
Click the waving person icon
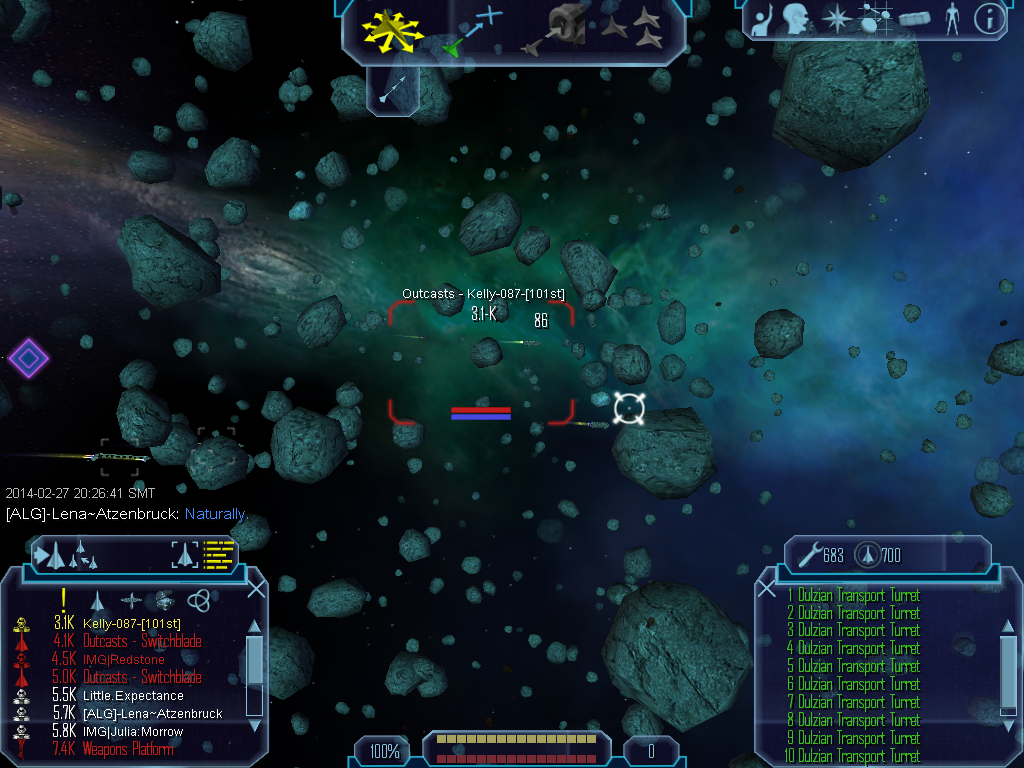[x=763, y=21]
